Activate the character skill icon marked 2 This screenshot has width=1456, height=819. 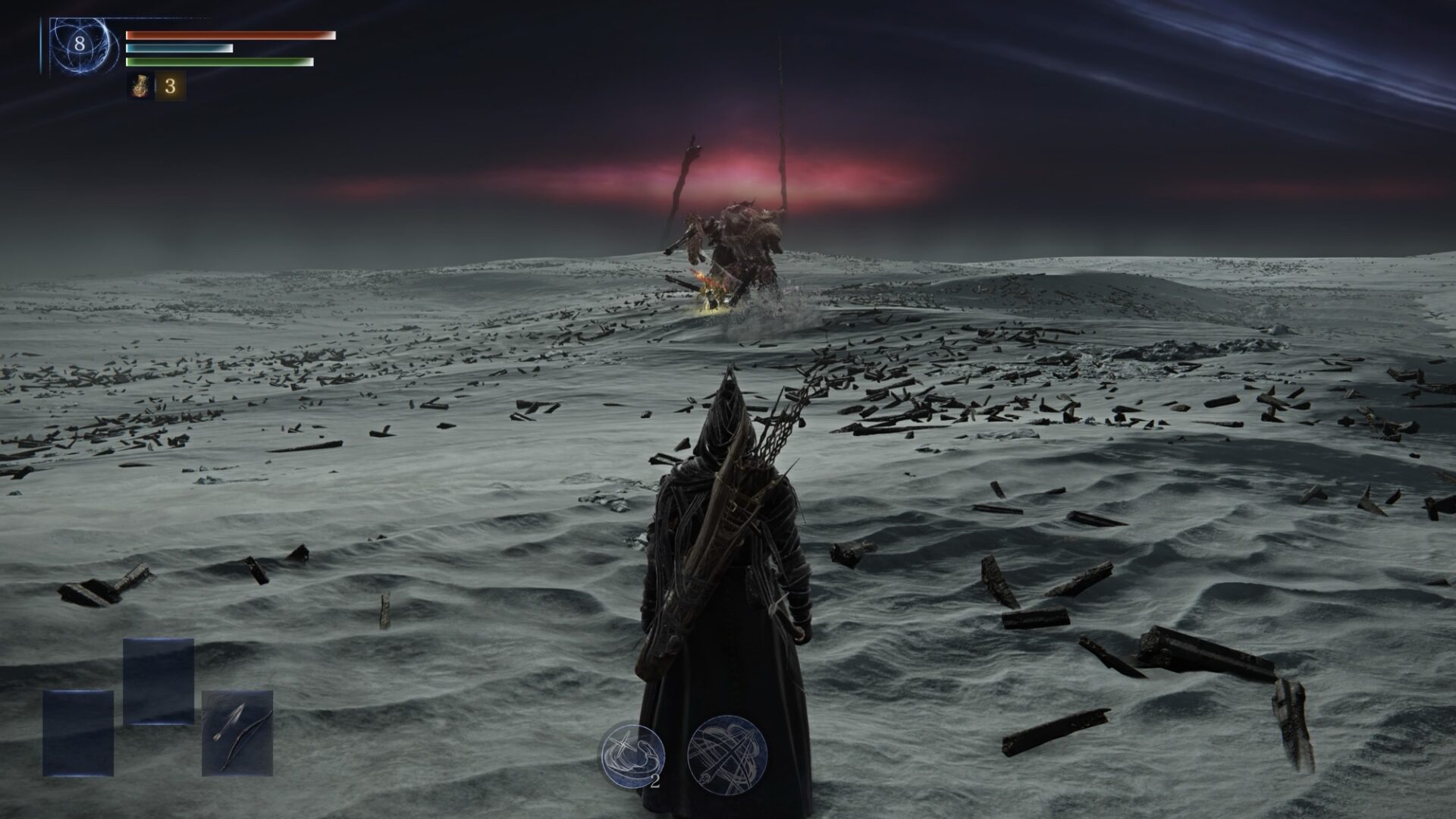(631, 755)
